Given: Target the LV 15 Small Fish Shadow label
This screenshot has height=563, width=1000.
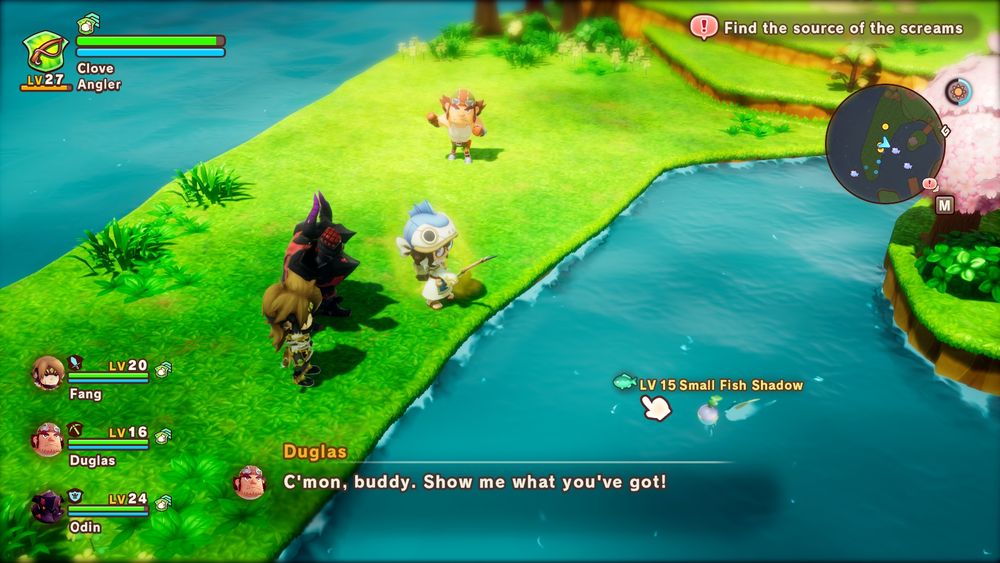Looking at the screenshot, I should [x=720, y=385].
